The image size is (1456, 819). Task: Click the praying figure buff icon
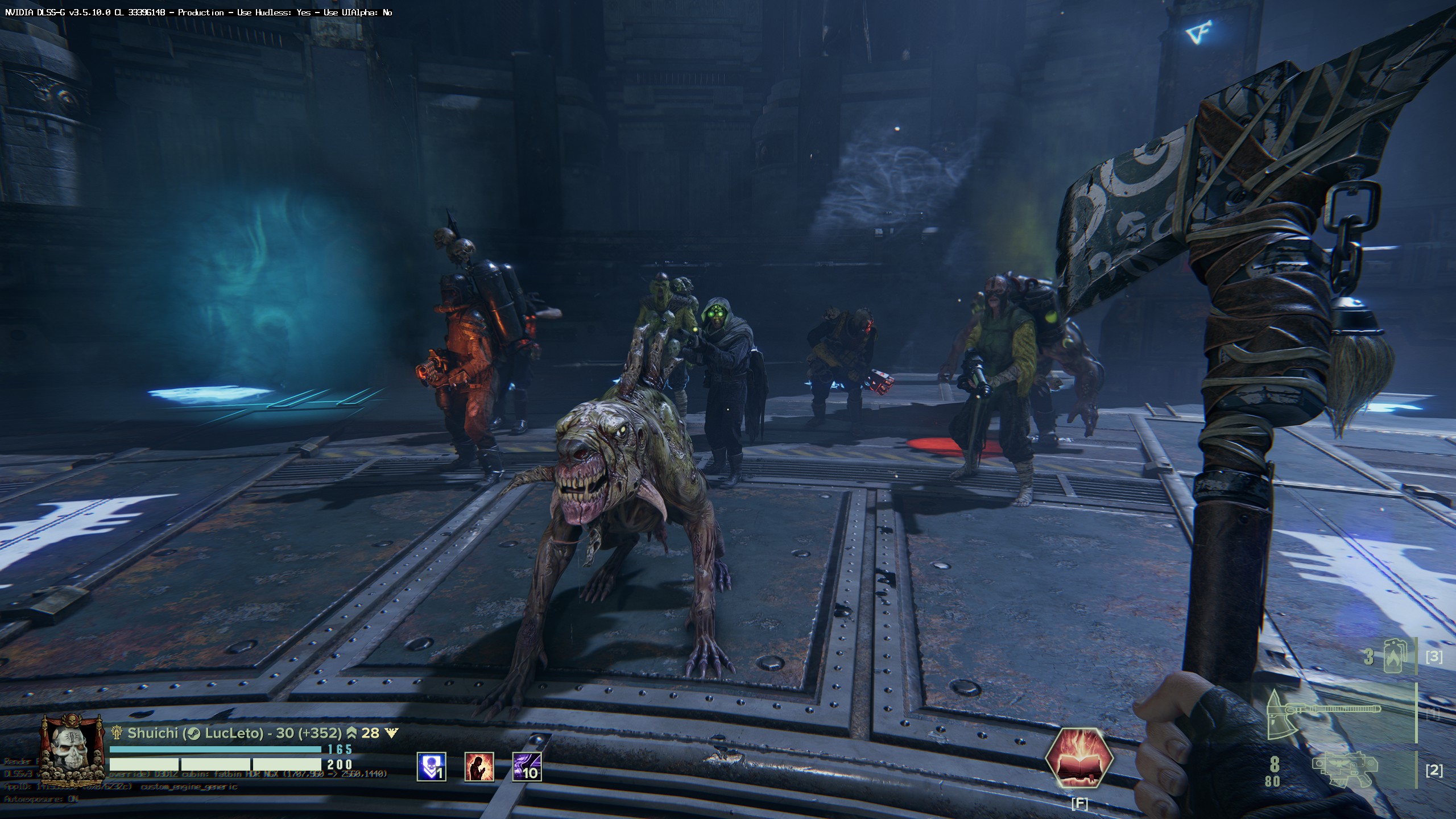coord(479,766)
